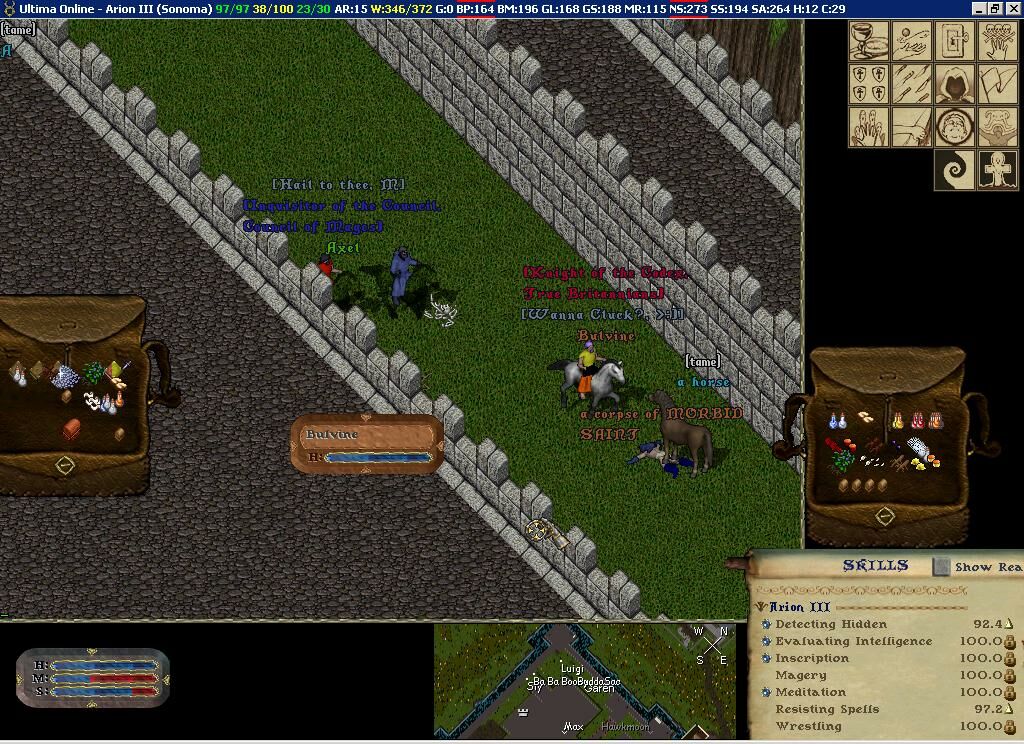Select the Bulvine health bar gump

coord(367,444)
